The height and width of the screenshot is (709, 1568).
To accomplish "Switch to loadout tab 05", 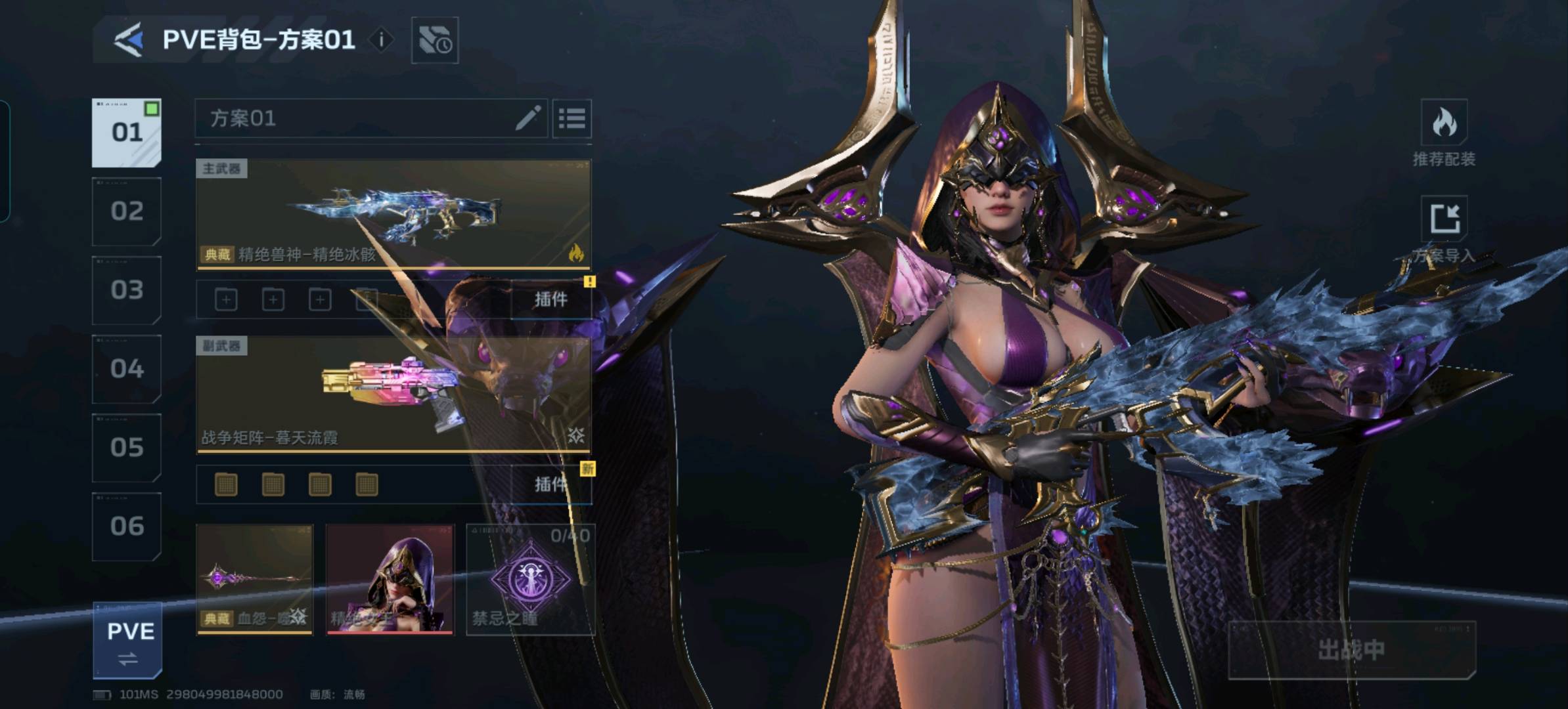I will 127,448.
